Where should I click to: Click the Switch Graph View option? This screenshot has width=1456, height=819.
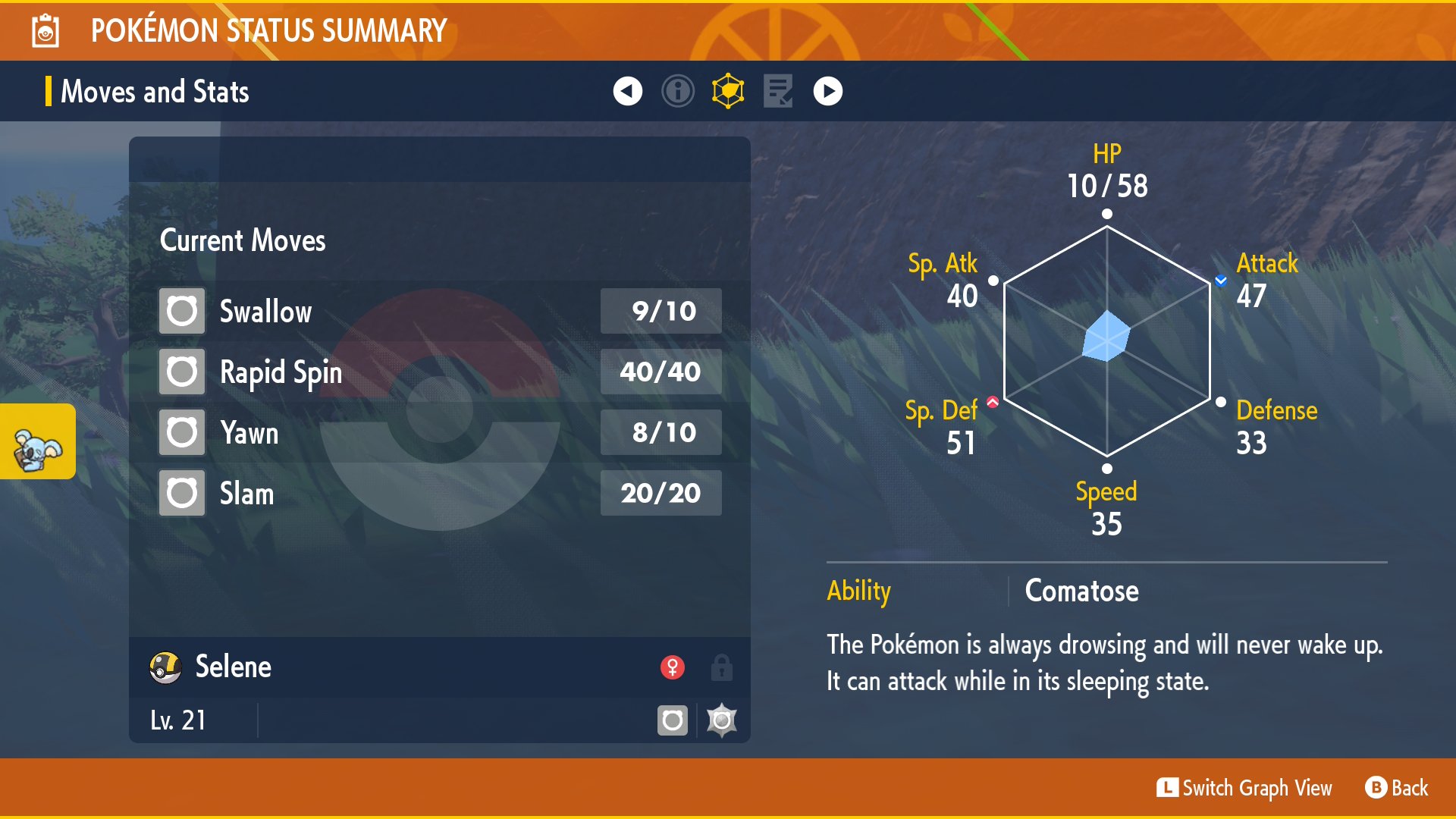click(1244, 788)
